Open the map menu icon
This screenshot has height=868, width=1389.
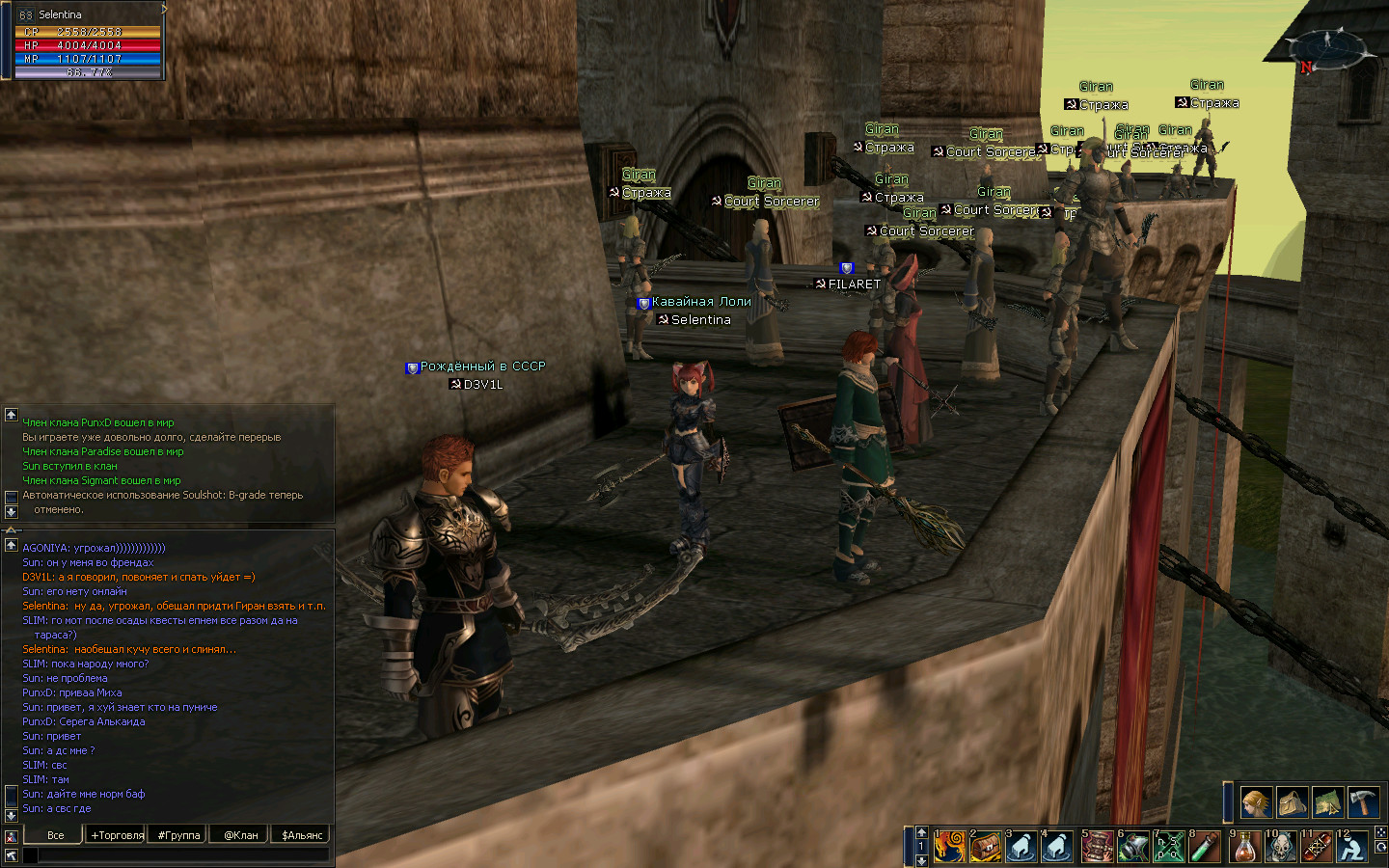[x=1328, y=802]
